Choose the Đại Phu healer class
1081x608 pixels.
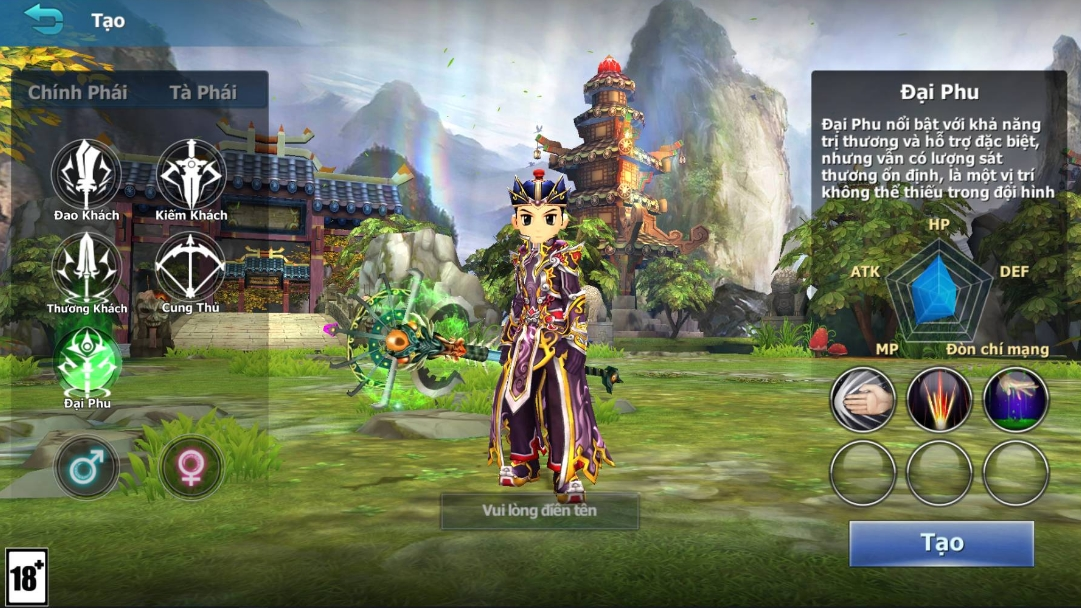click(86, 361)
